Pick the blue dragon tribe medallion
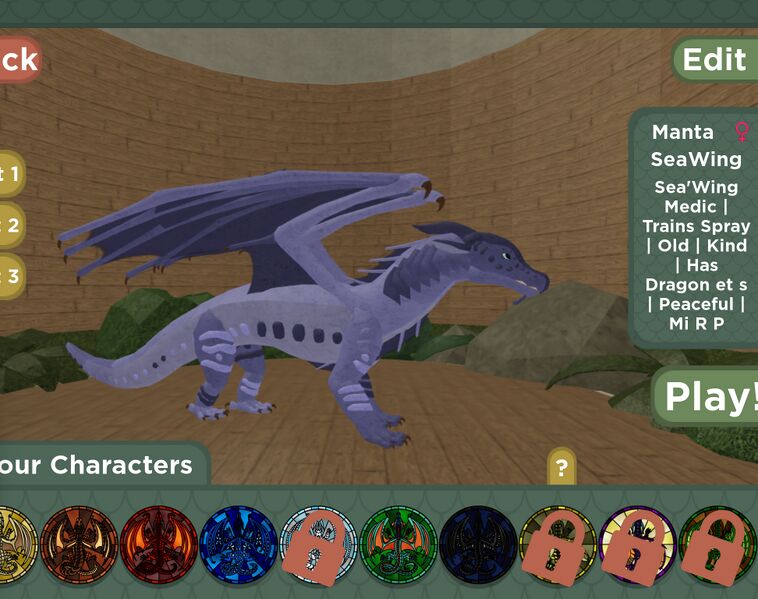Image resolution: width=758 pixels, height=599 pixels. click(x=239, y=545)
